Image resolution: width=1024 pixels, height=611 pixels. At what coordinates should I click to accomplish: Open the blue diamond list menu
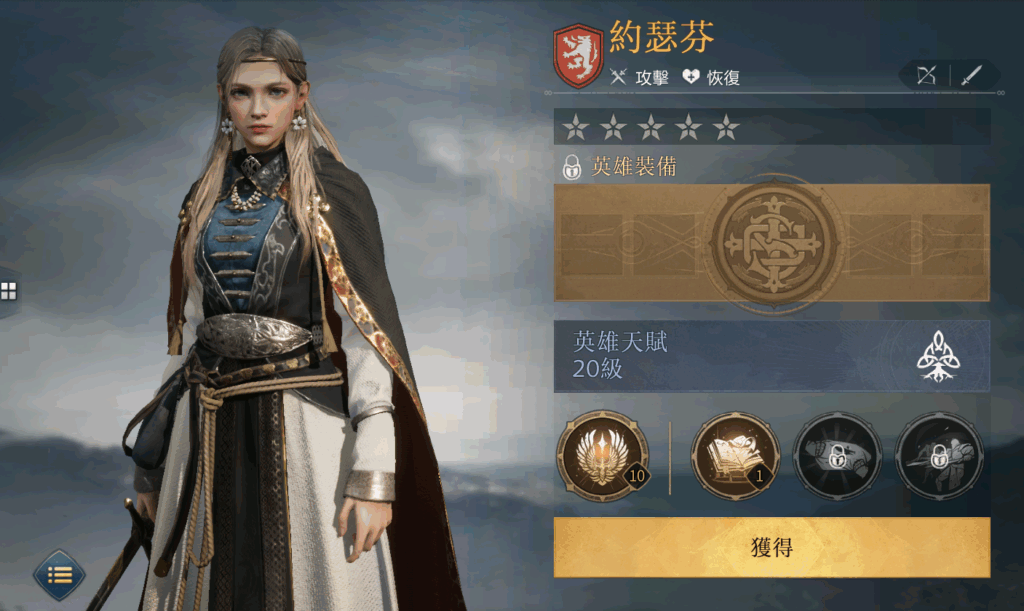[x=59, y=575]
